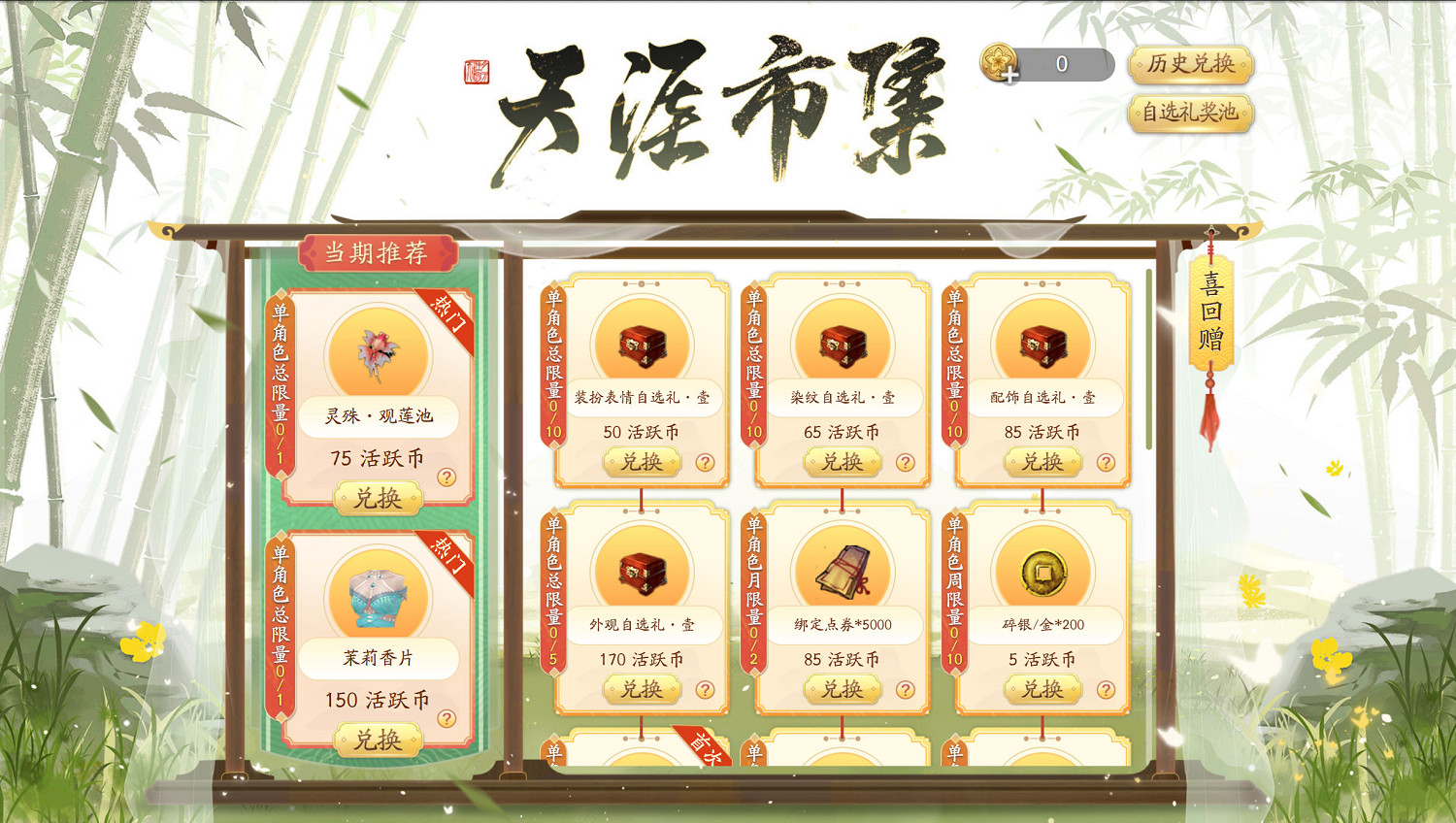This screenshot has width=1456, height=823.
Task: Click the 绑定点券*5000 coupon icon
Action: [x=843, y=571]
